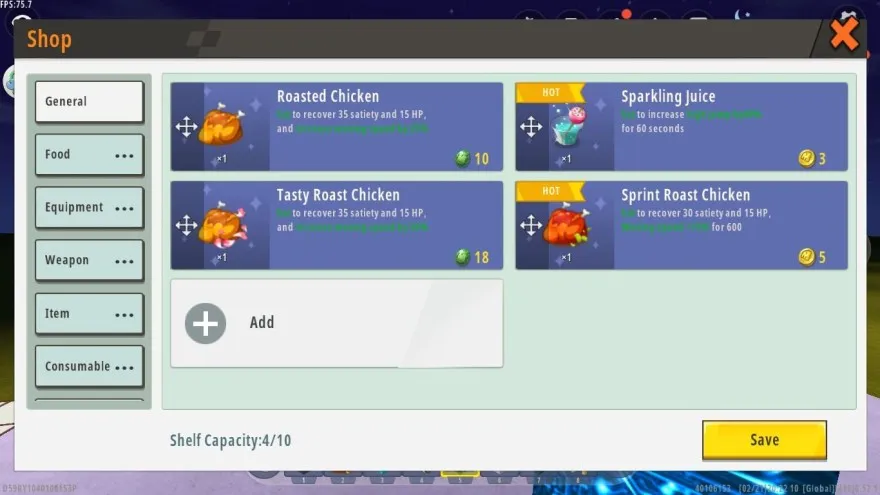The height and width of the screenshot is (495, 880).
Task: Choose the Consumable category
Action: [x=89, y=367]
